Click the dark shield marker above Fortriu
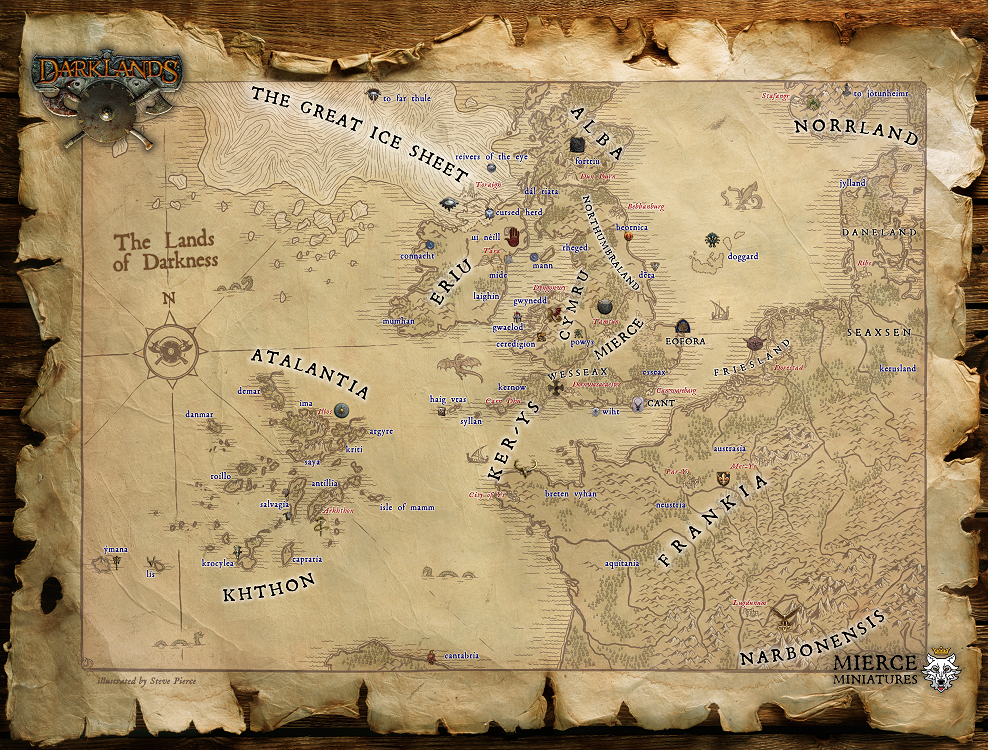Viewport: 988px width, 750px height. pos(577,145)
